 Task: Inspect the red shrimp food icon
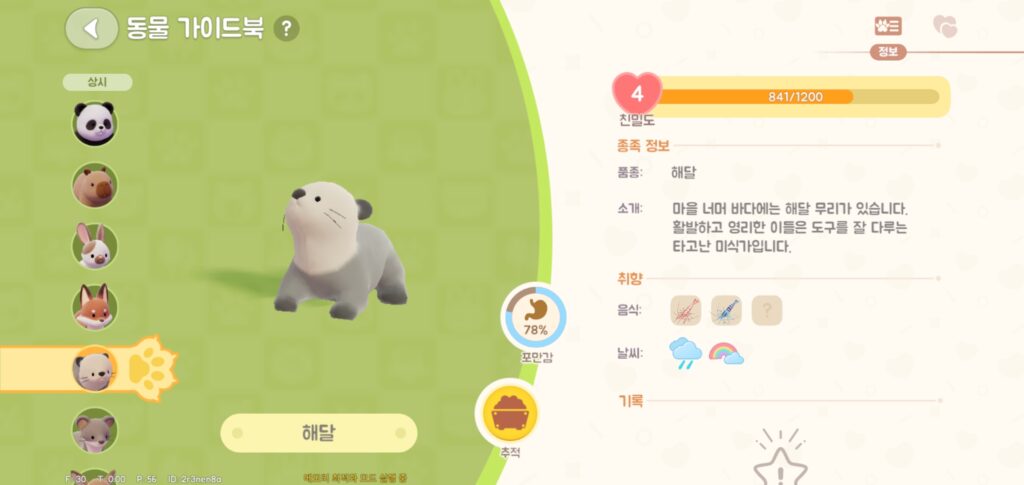[x=686, y=311]
